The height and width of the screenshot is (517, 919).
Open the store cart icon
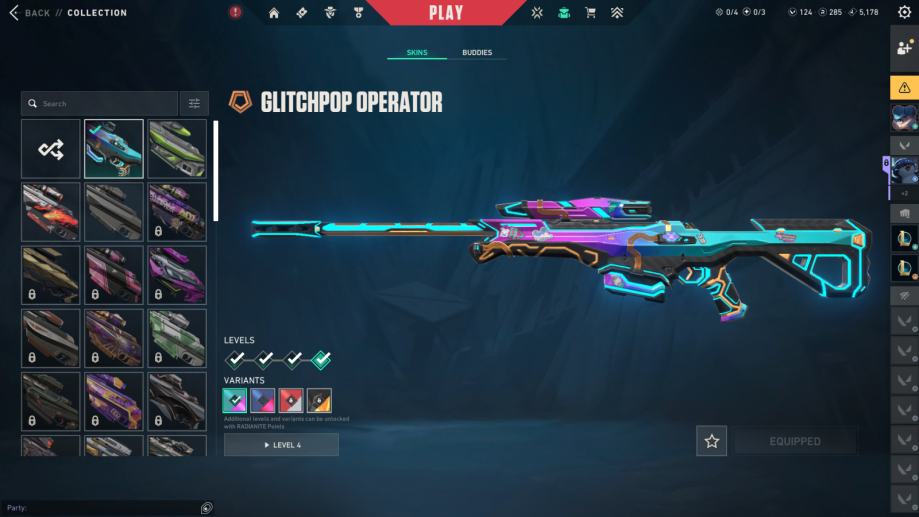pos(590,13)
